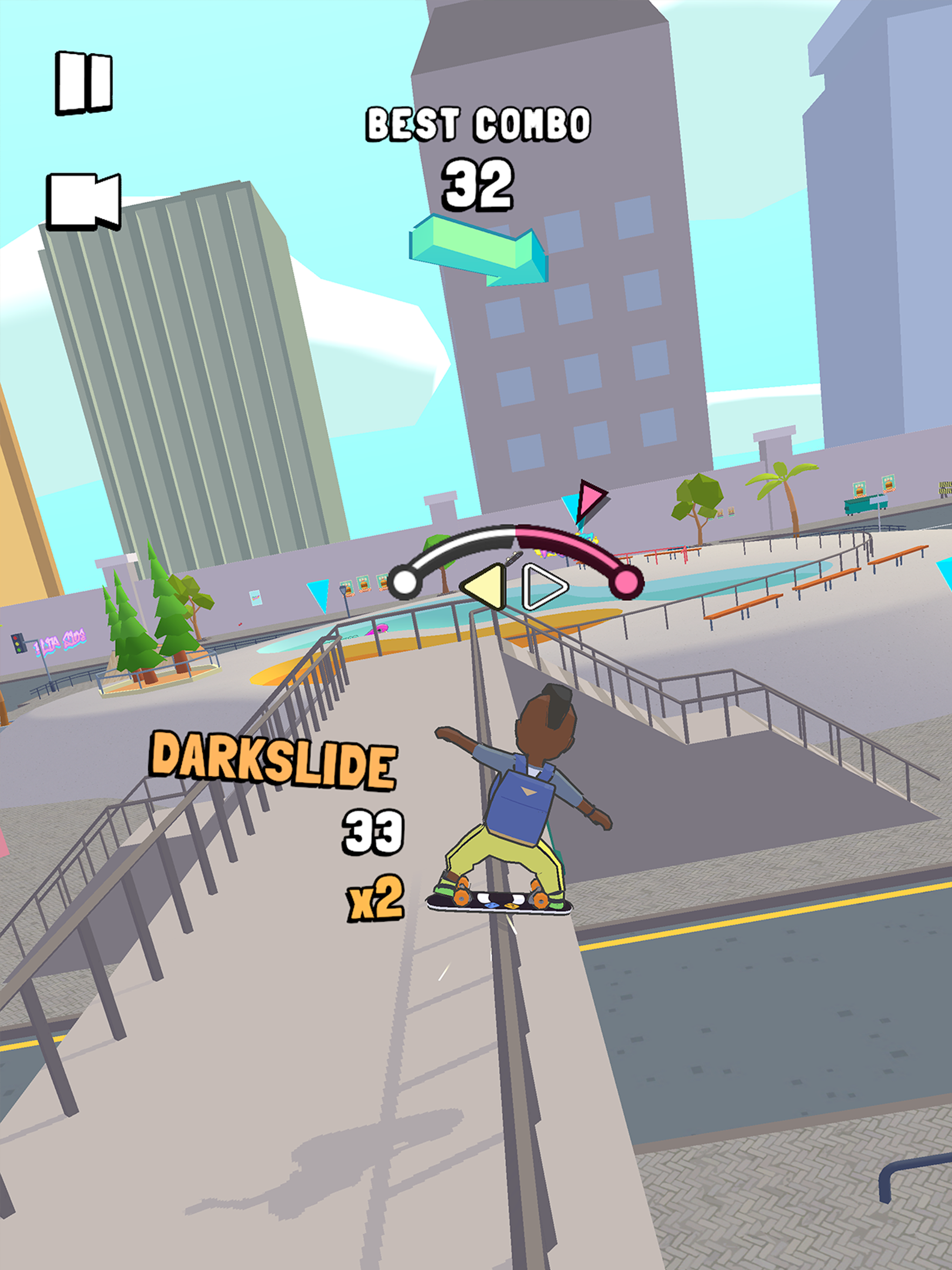The height and width of the screenshot is (1270, 952).
Task: Tap the best combo score 32
Action: coord(478,185)
